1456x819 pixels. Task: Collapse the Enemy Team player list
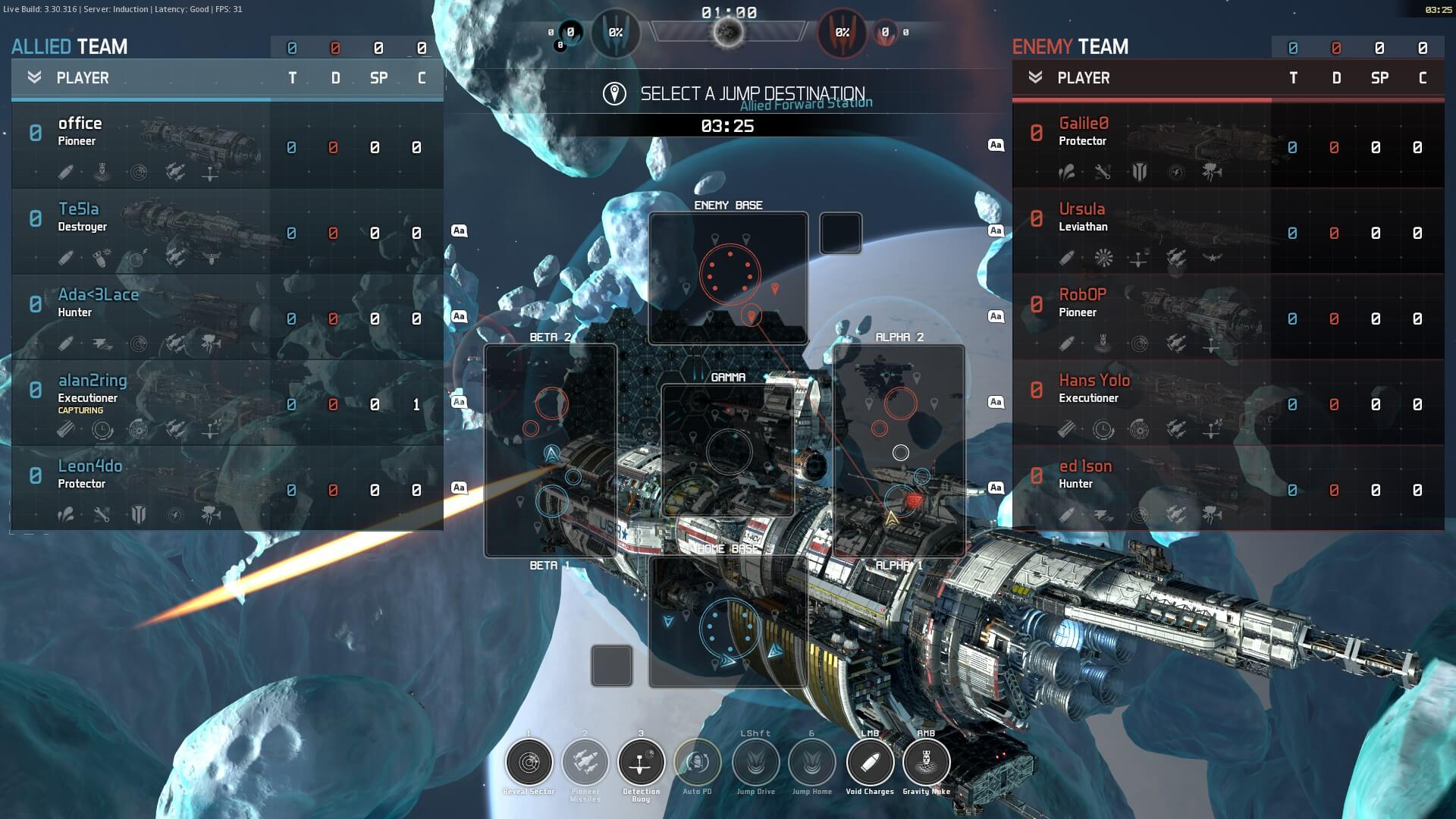1035,77
